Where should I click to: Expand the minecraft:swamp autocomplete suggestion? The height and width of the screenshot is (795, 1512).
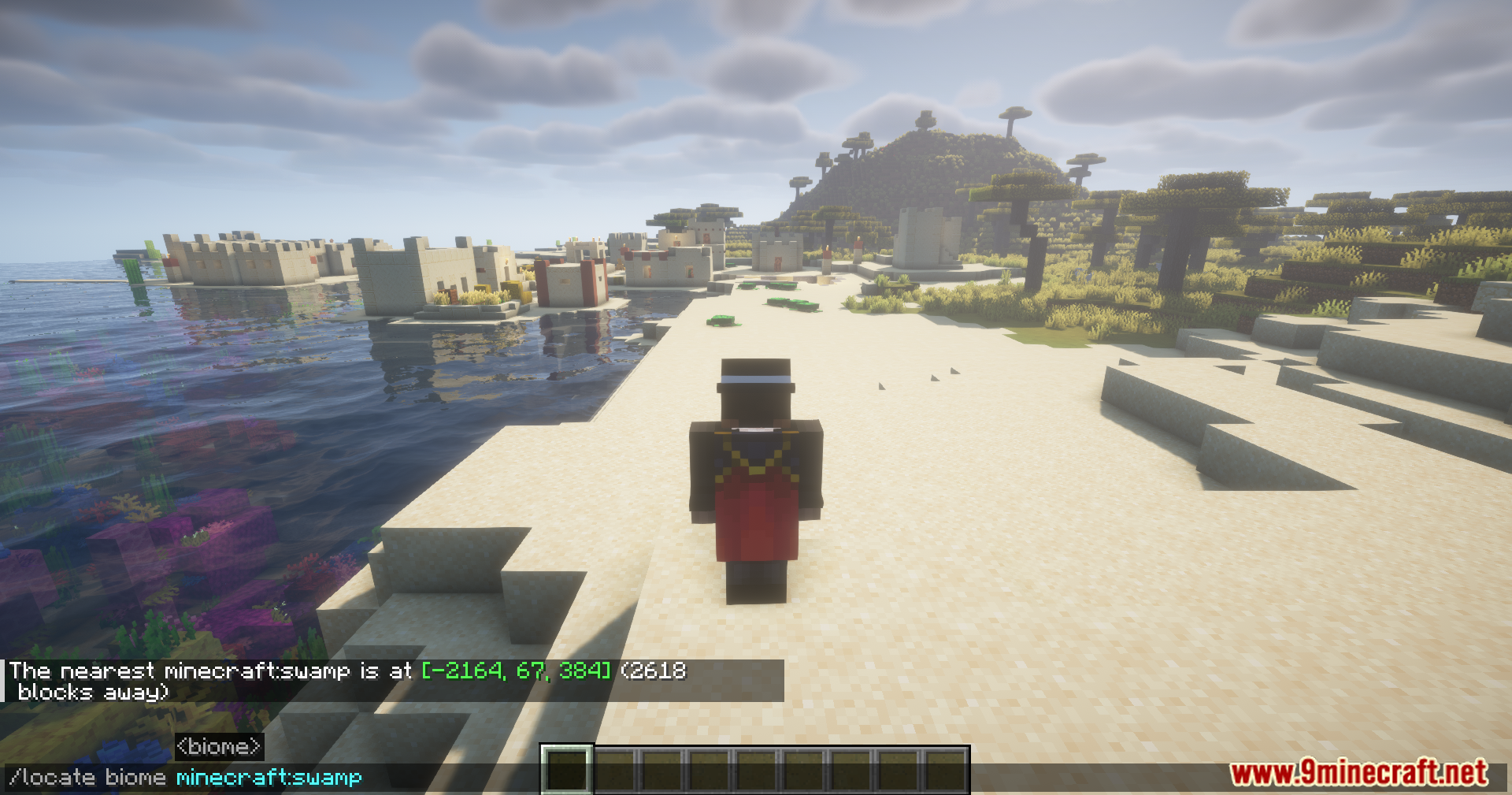tap(269, 776)
